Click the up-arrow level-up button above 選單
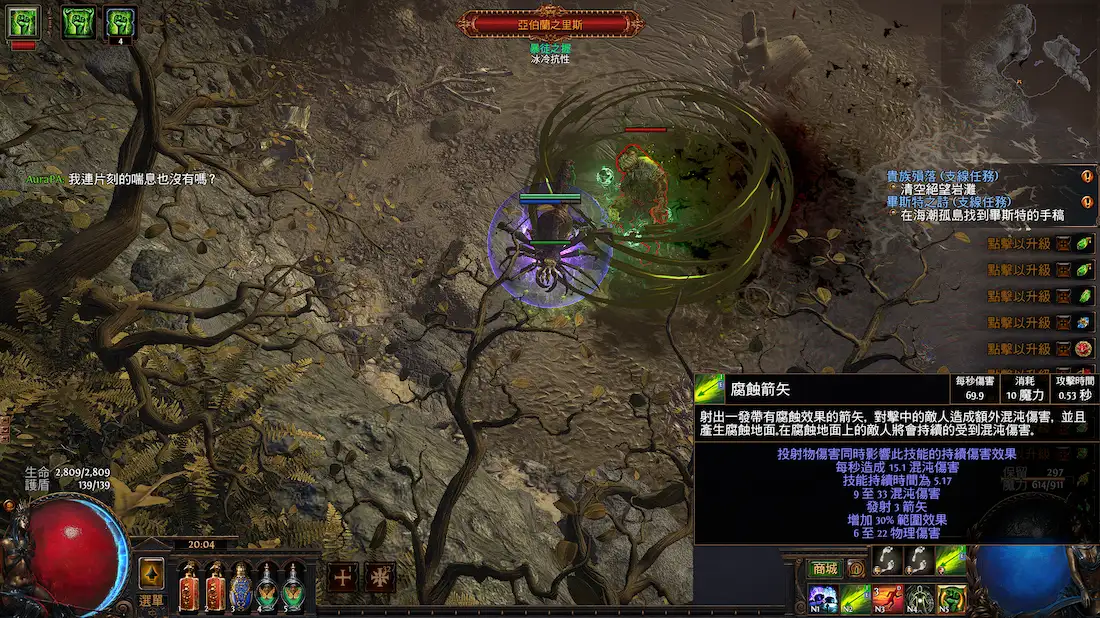The width and height of the screenshot is (1100, 618). [151, 573]
